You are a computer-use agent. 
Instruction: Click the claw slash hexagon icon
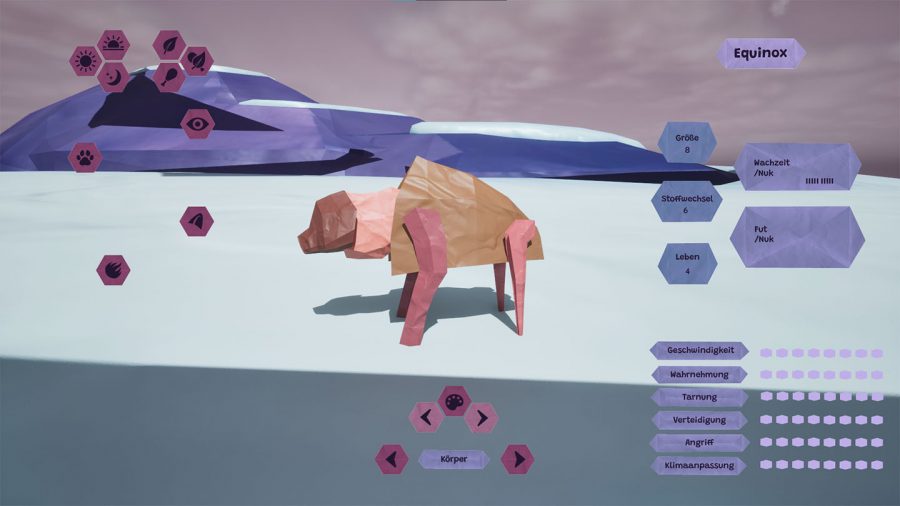(113, 269)
